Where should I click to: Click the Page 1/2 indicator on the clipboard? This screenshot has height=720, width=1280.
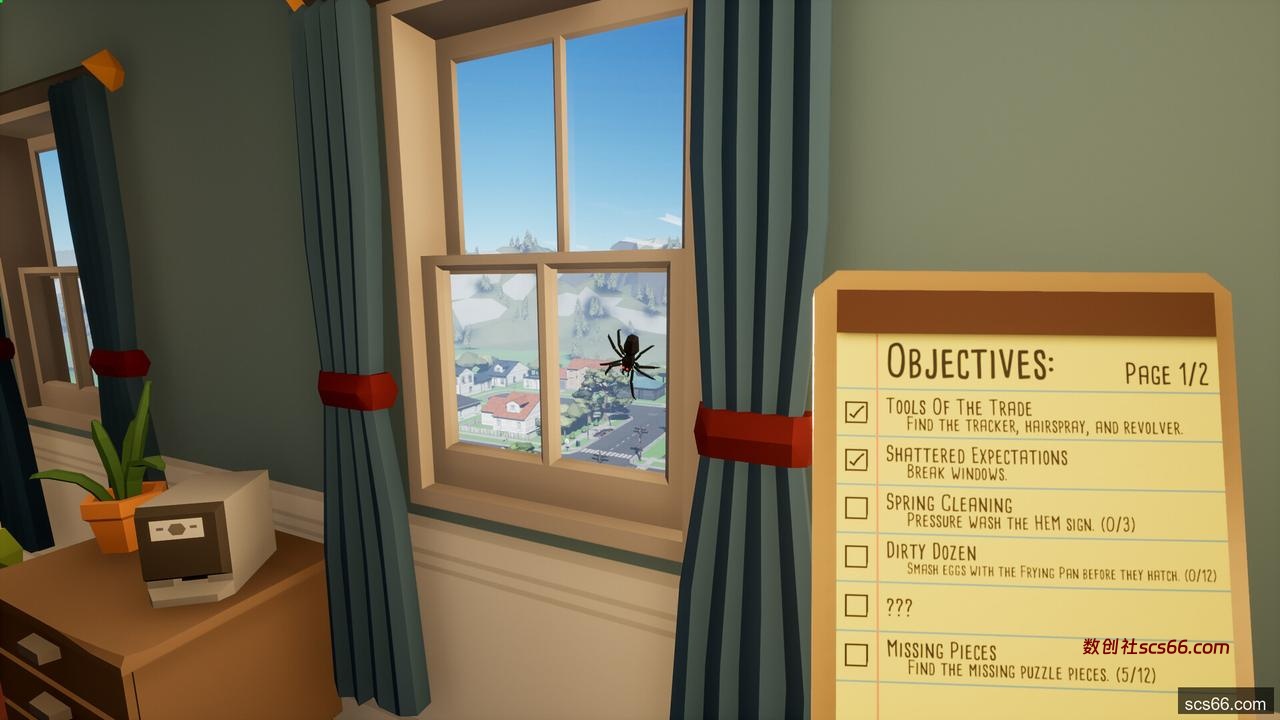coord(1166,374)
